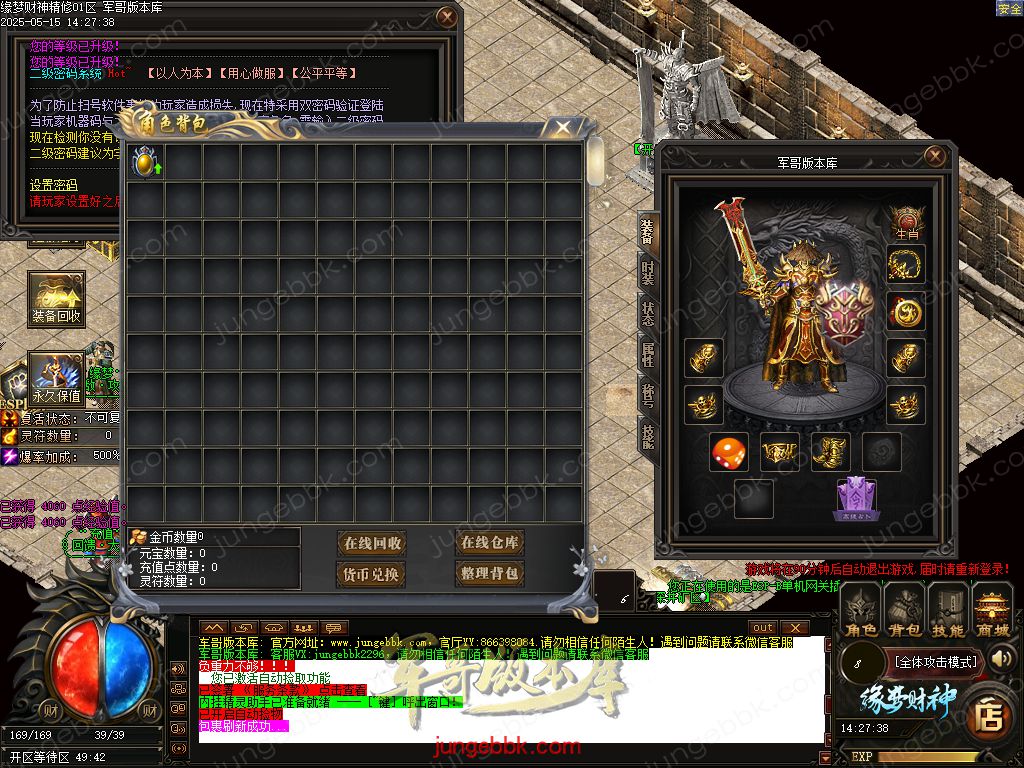Click the 设置密码 set password link
1024x768 pixels.
(x=53, y=185)
